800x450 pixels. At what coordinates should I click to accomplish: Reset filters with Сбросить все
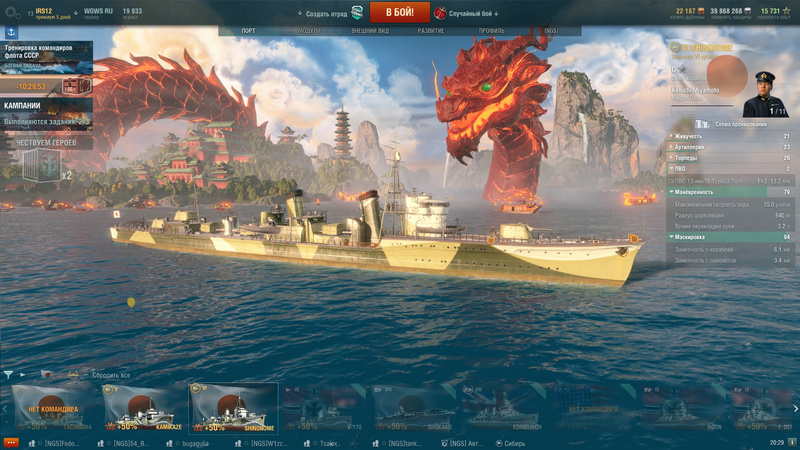click(x=110, y=375)
